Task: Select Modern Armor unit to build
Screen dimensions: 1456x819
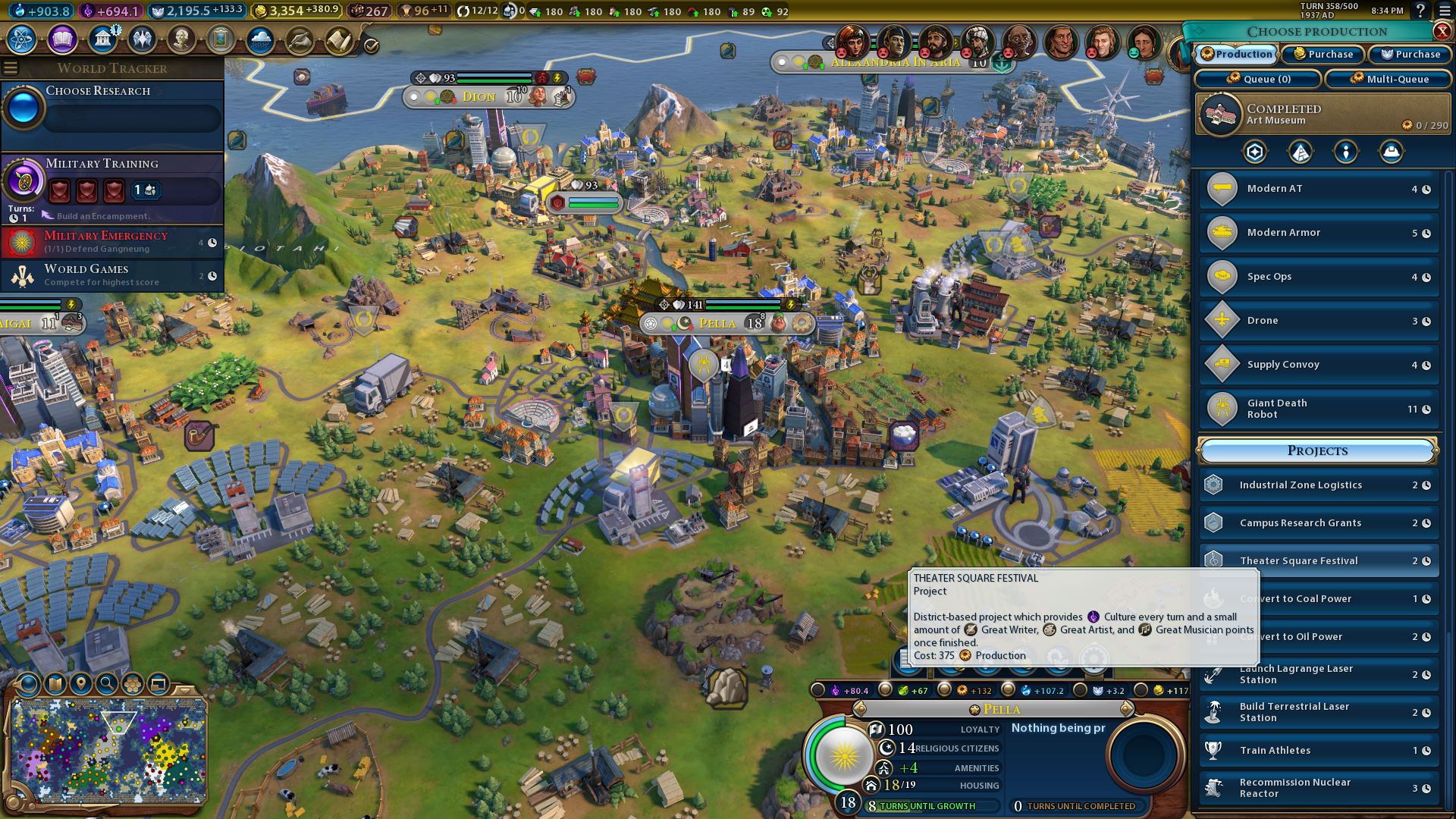Action: [1318, 233]
